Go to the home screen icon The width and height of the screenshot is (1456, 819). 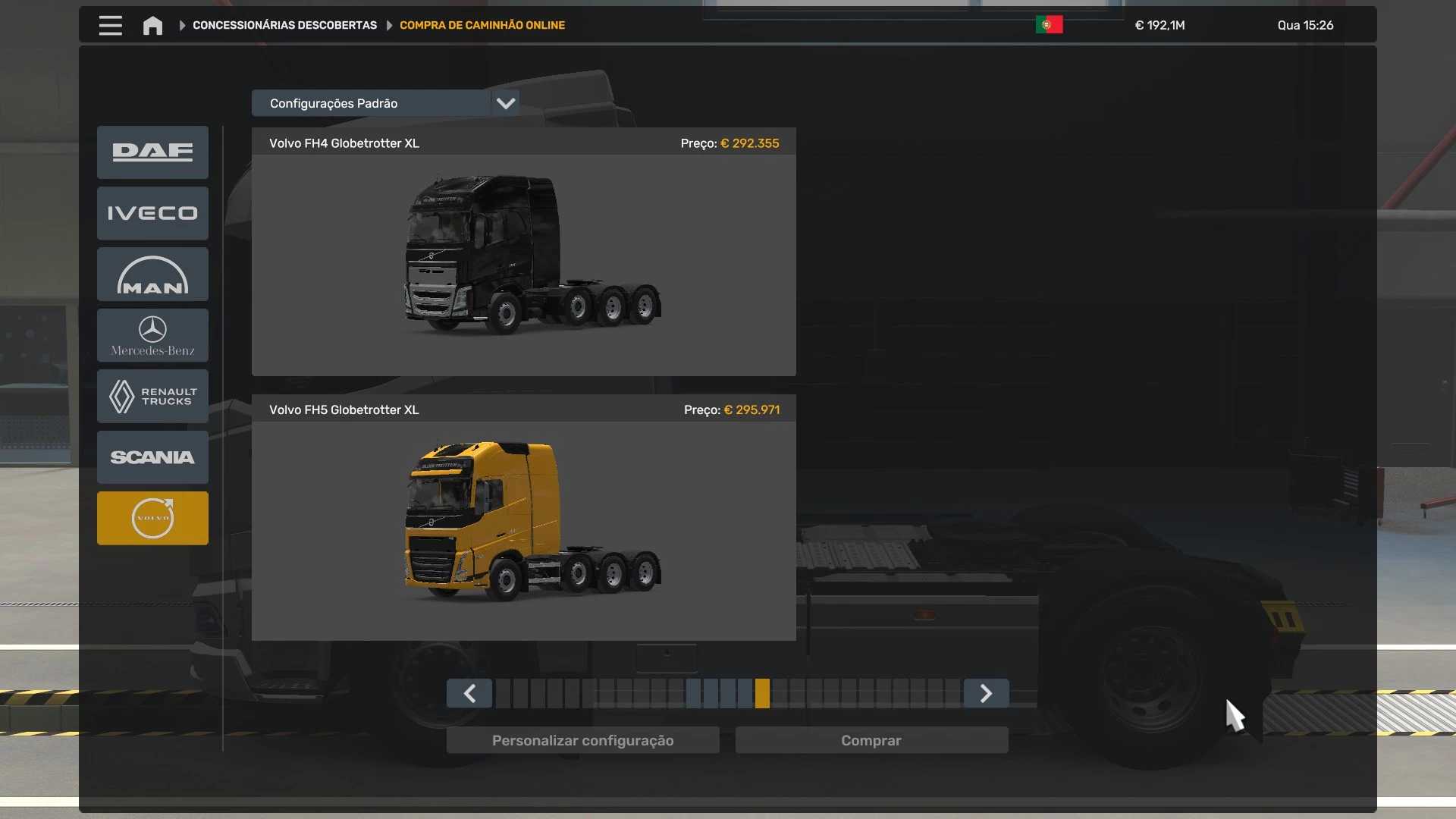[152, 26]
